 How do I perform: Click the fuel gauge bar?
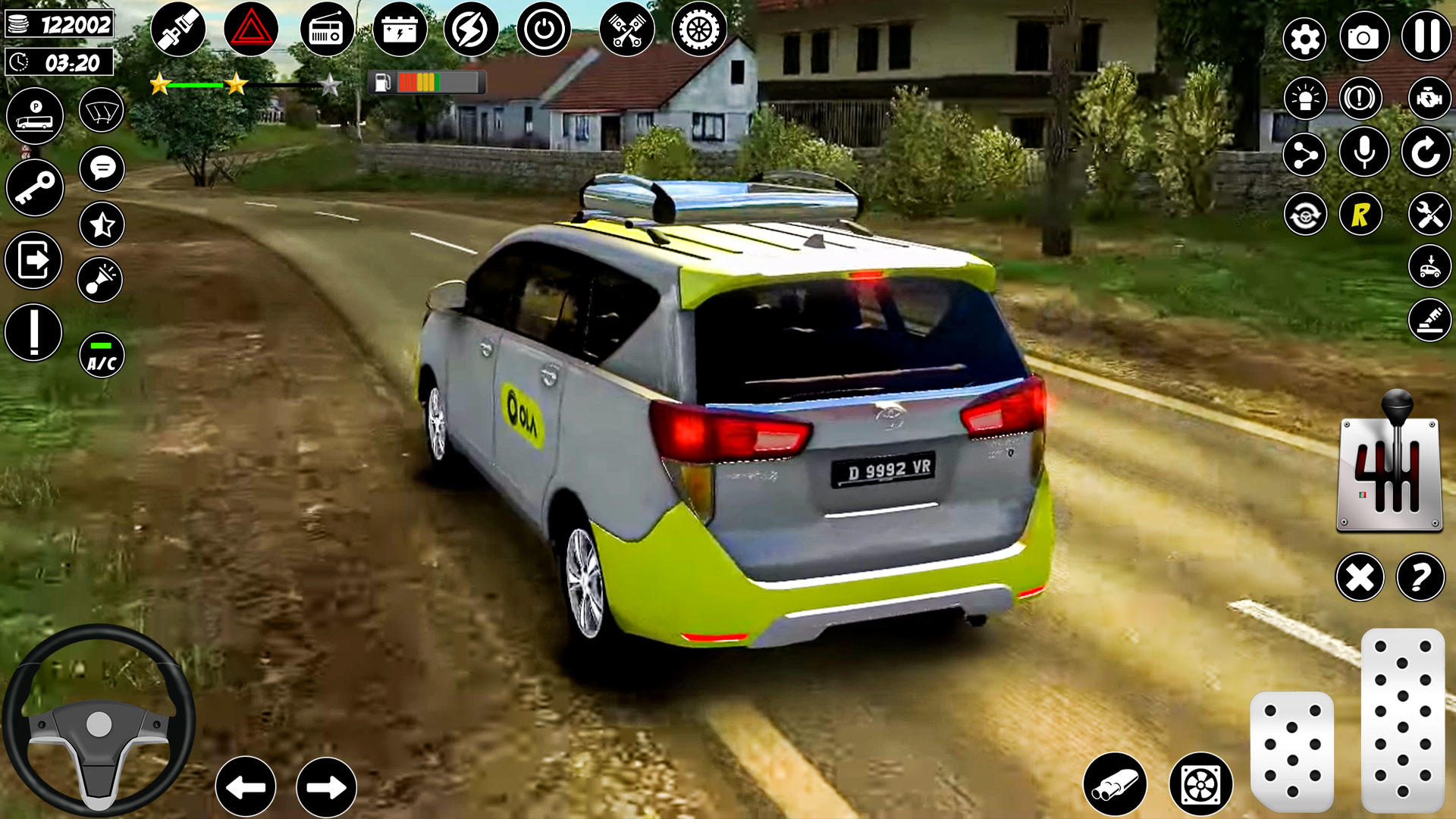click(x=428, y=82)
